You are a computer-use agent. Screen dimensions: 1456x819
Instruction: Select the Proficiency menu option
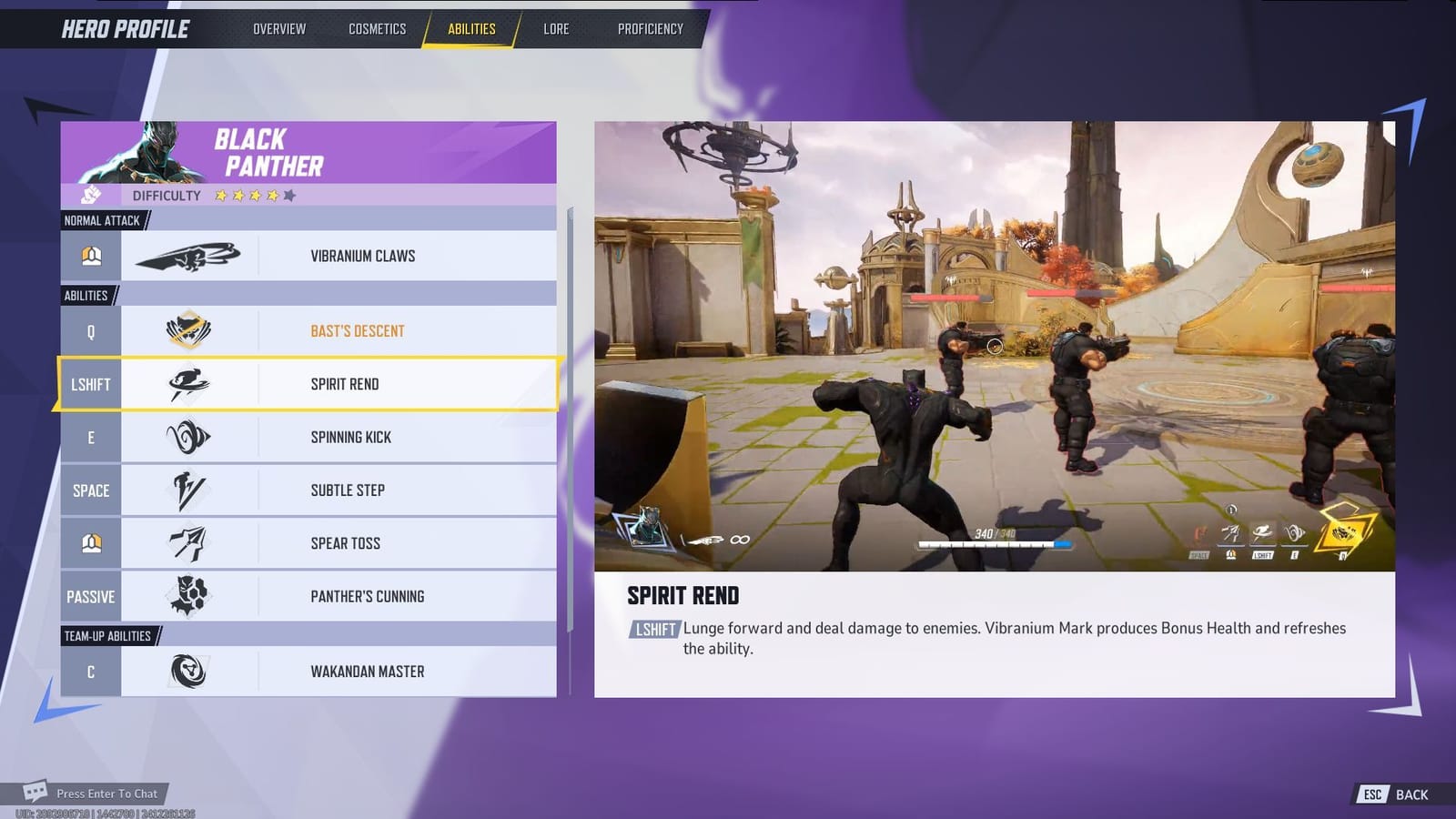click(x=650, y=28)
